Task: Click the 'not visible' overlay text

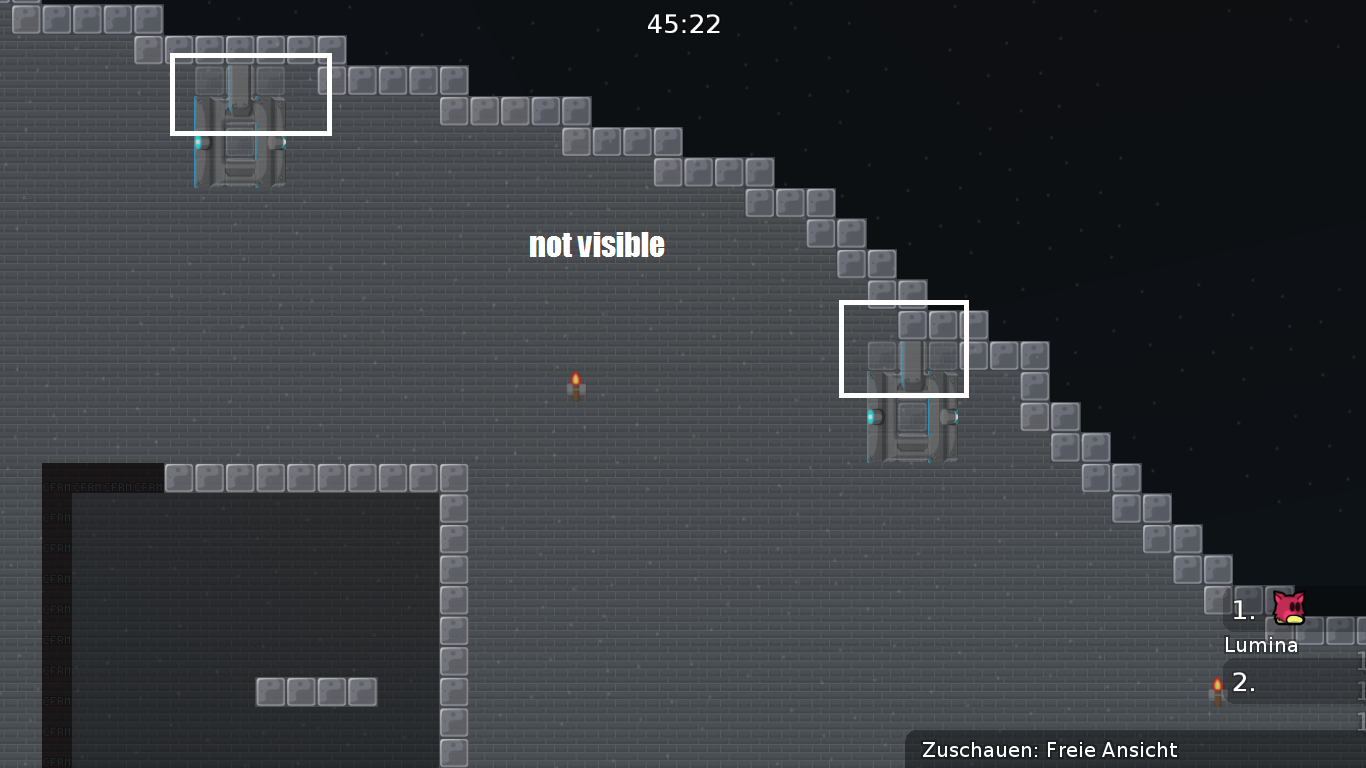Action: coord(596,244)
